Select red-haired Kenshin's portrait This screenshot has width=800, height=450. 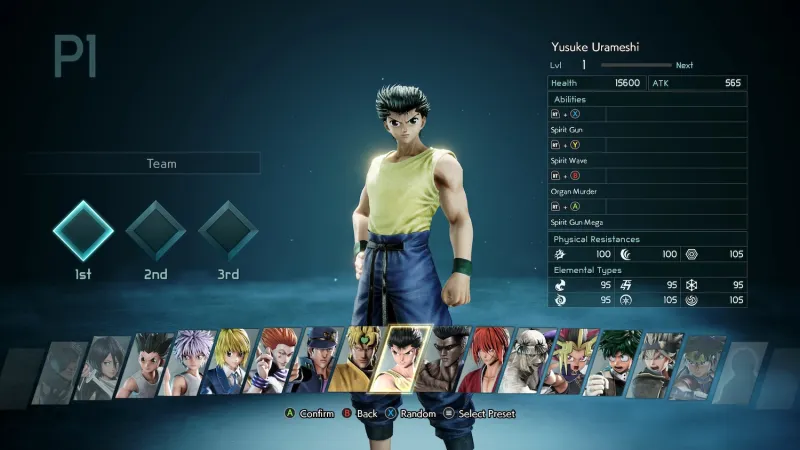tap(491, 360)
